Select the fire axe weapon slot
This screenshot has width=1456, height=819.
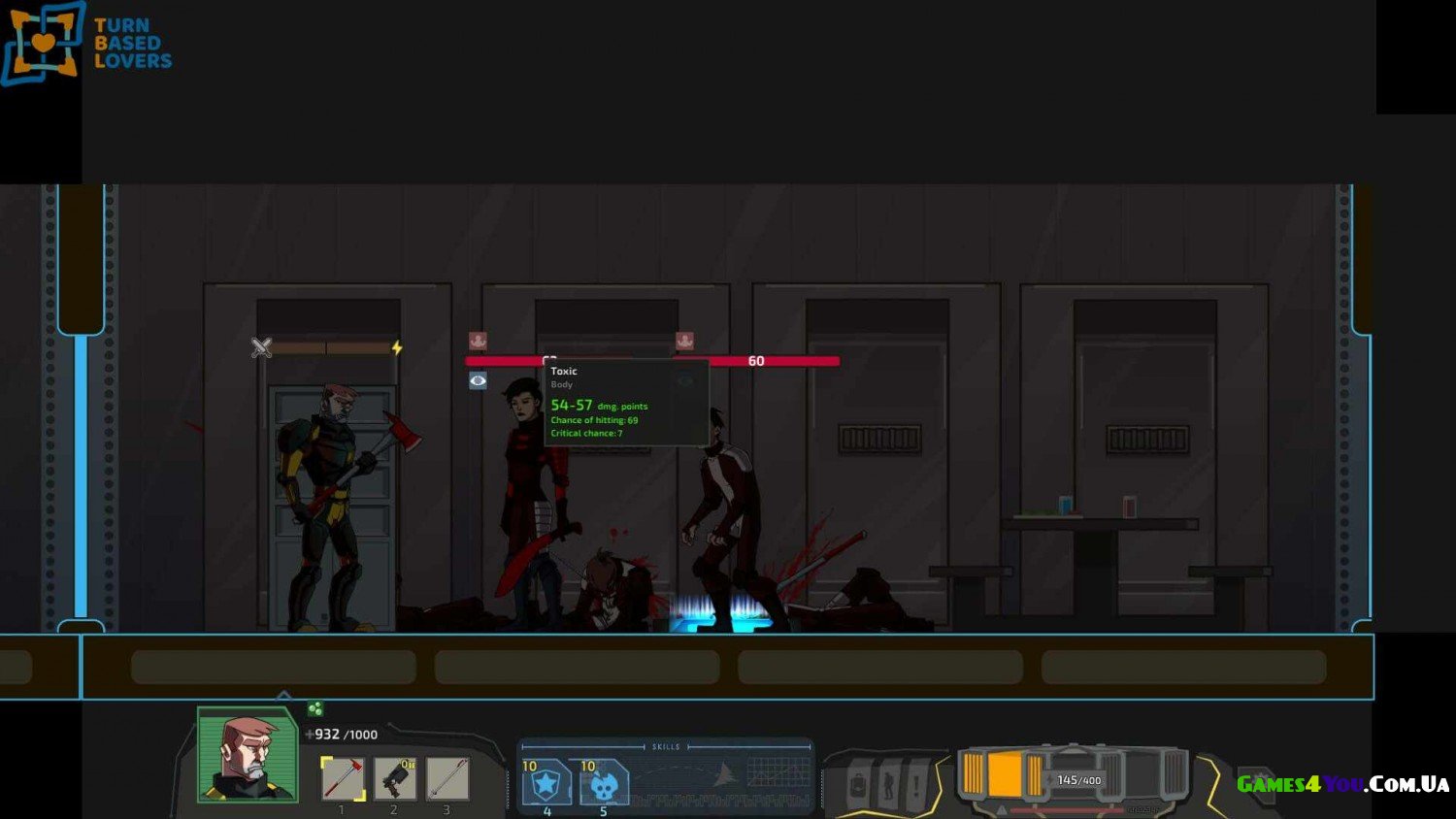pyautogui.click(x=343, y=778)
